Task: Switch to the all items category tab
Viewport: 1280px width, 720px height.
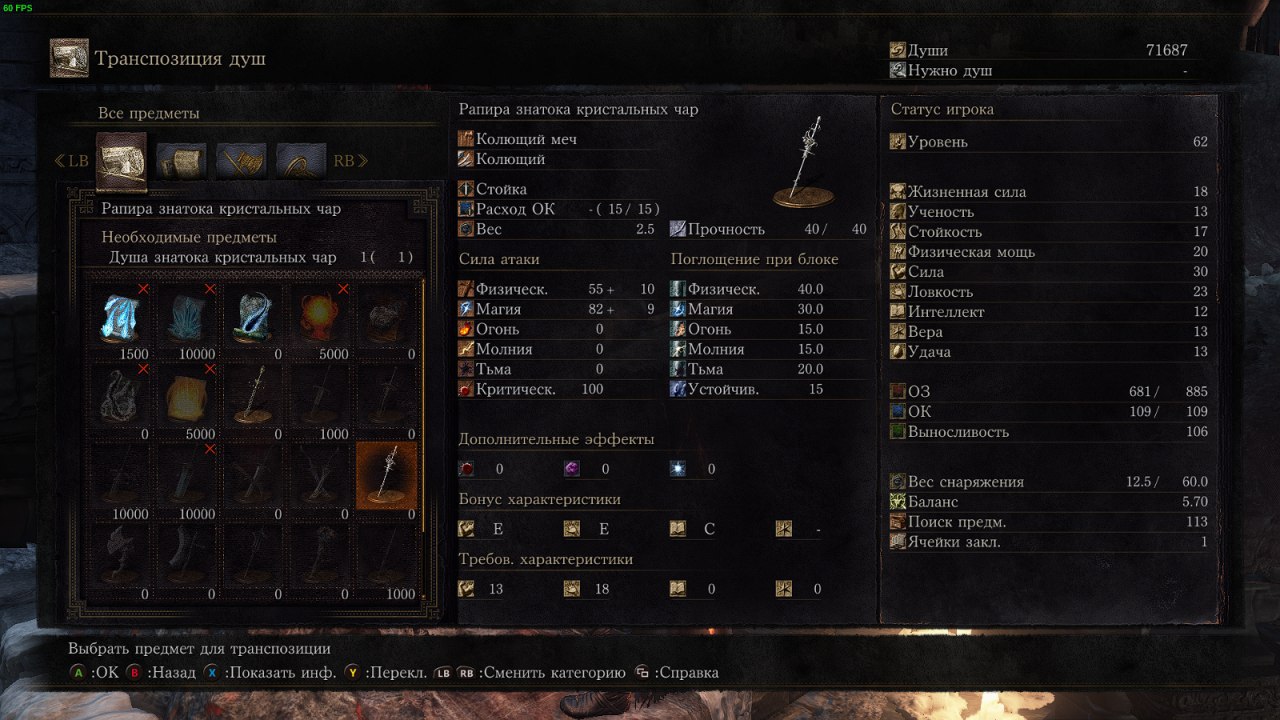Action: [121, 160]
